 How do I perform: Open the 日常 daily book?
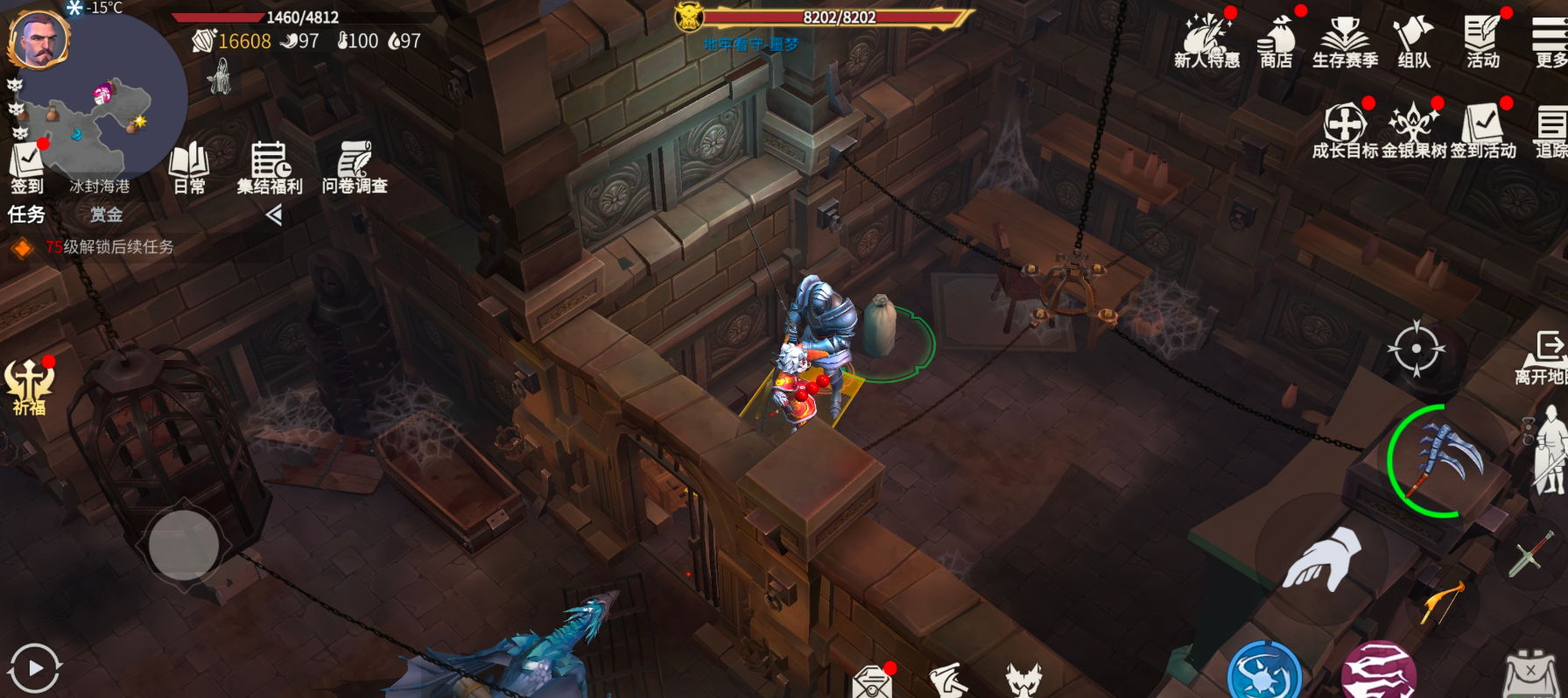pos(189,166)
